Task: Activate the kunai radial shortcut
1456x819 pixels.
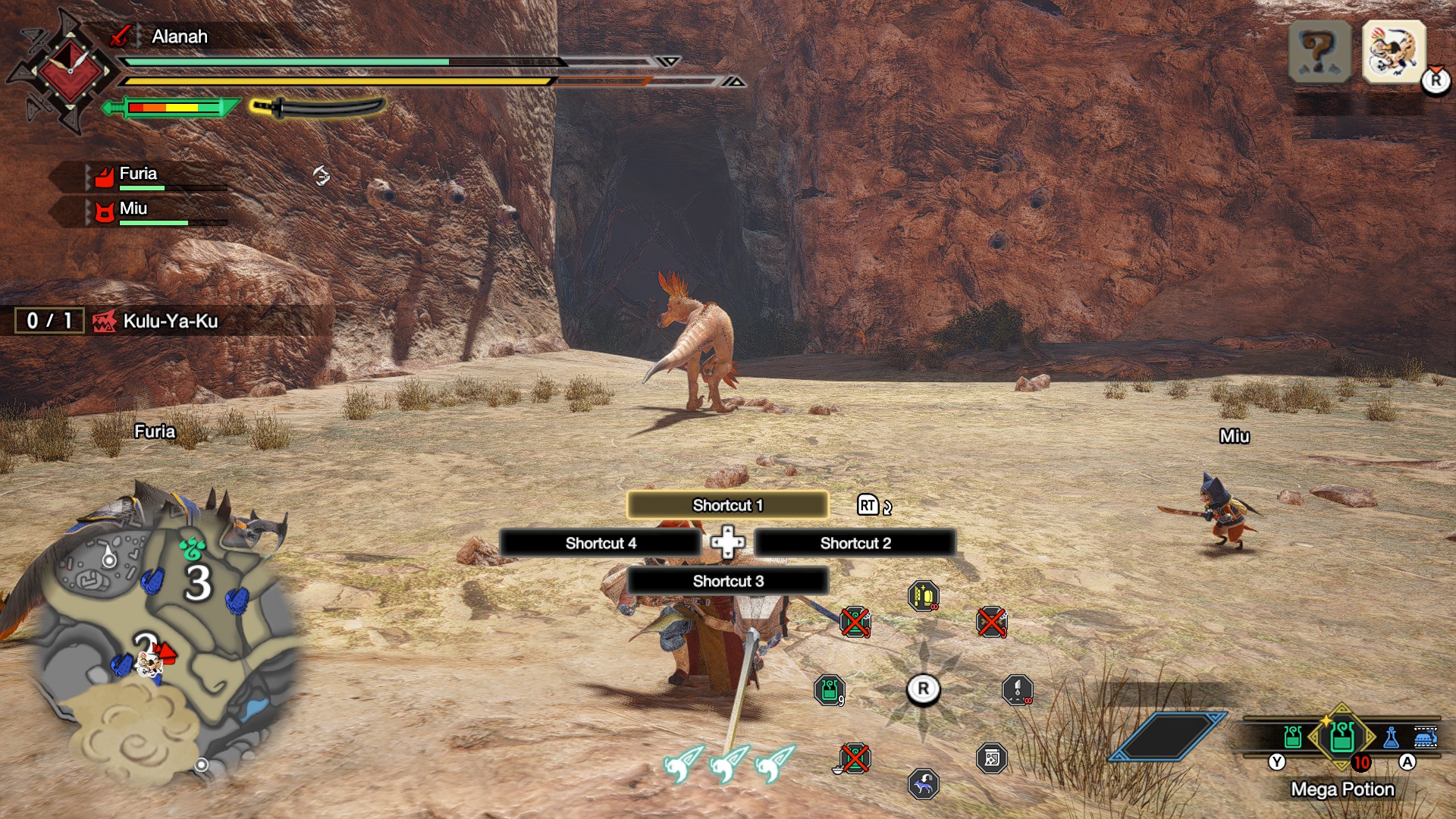Action: (x=1017, y=690)
